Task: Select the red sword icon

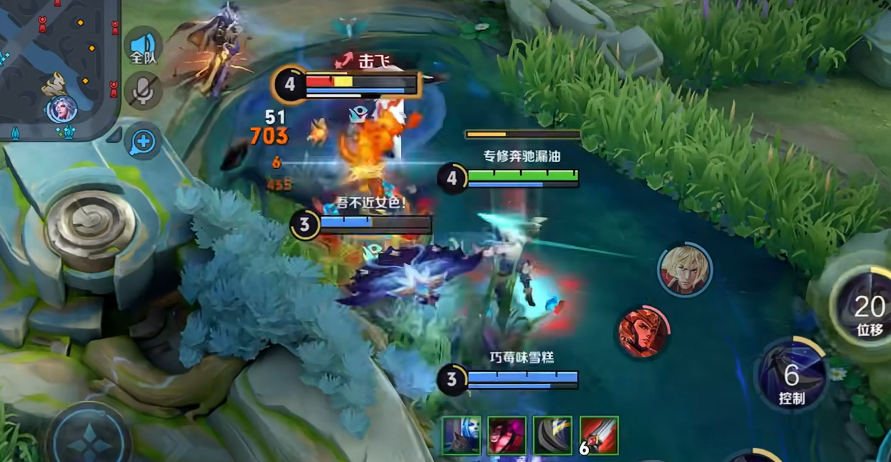Action: (599, 436)
